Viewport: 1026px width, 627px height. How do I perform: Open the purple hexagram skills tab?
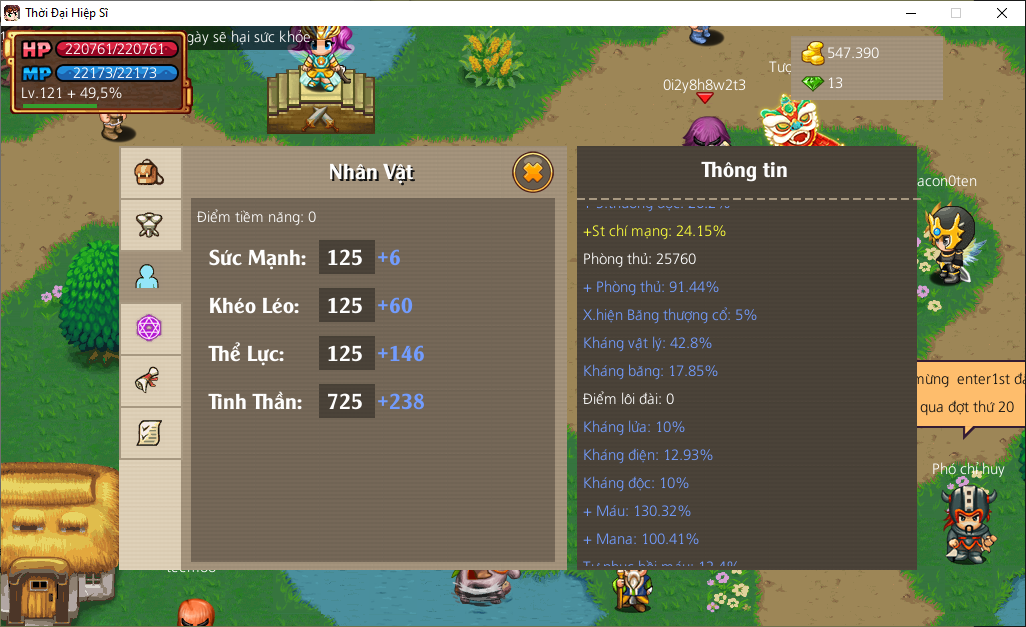pos(150,328)
